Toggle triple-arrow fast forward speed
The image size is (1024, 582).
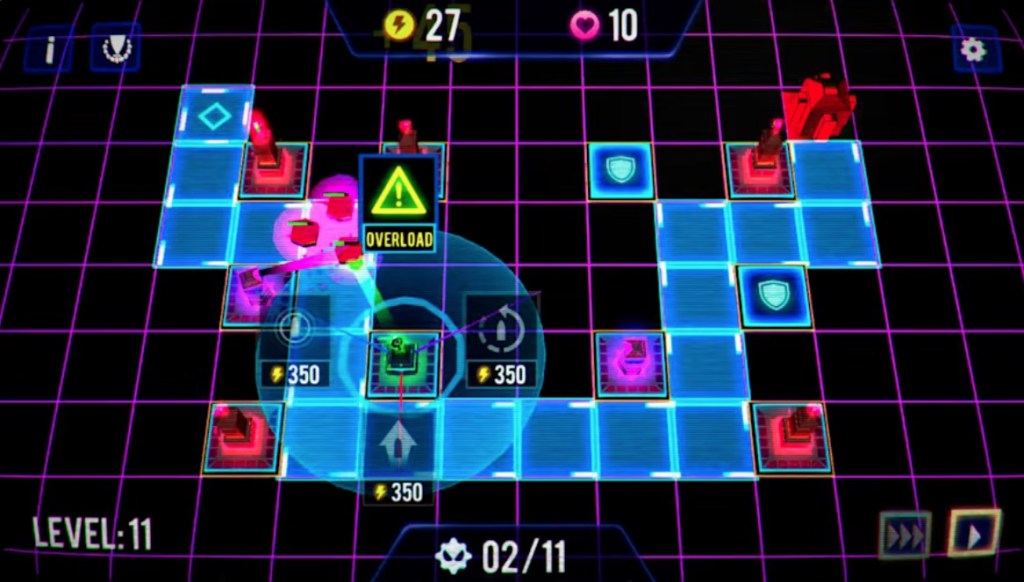point(905,533)
